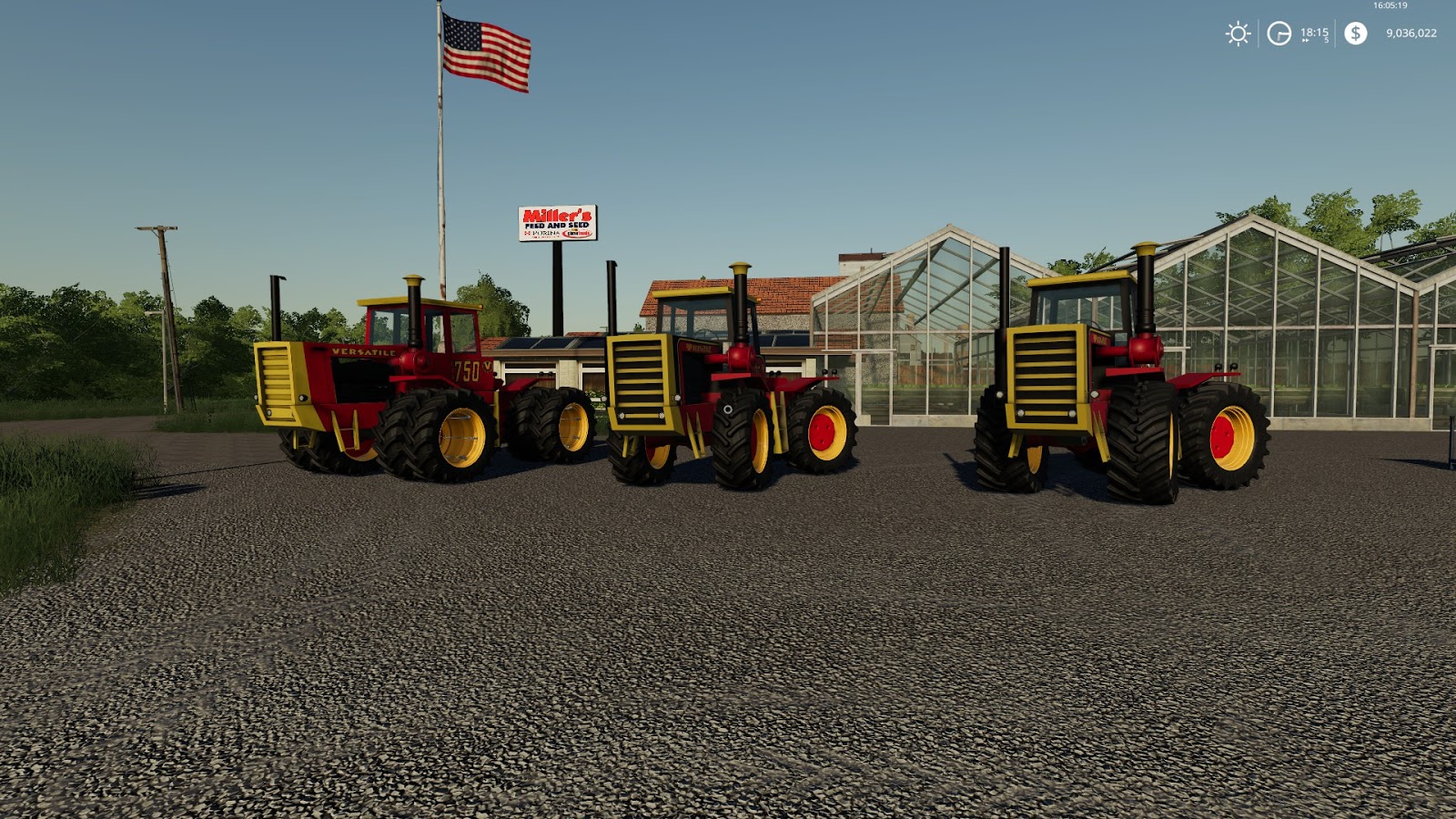
Task: Click the dollar money icon
Action: pos(1355,33)
